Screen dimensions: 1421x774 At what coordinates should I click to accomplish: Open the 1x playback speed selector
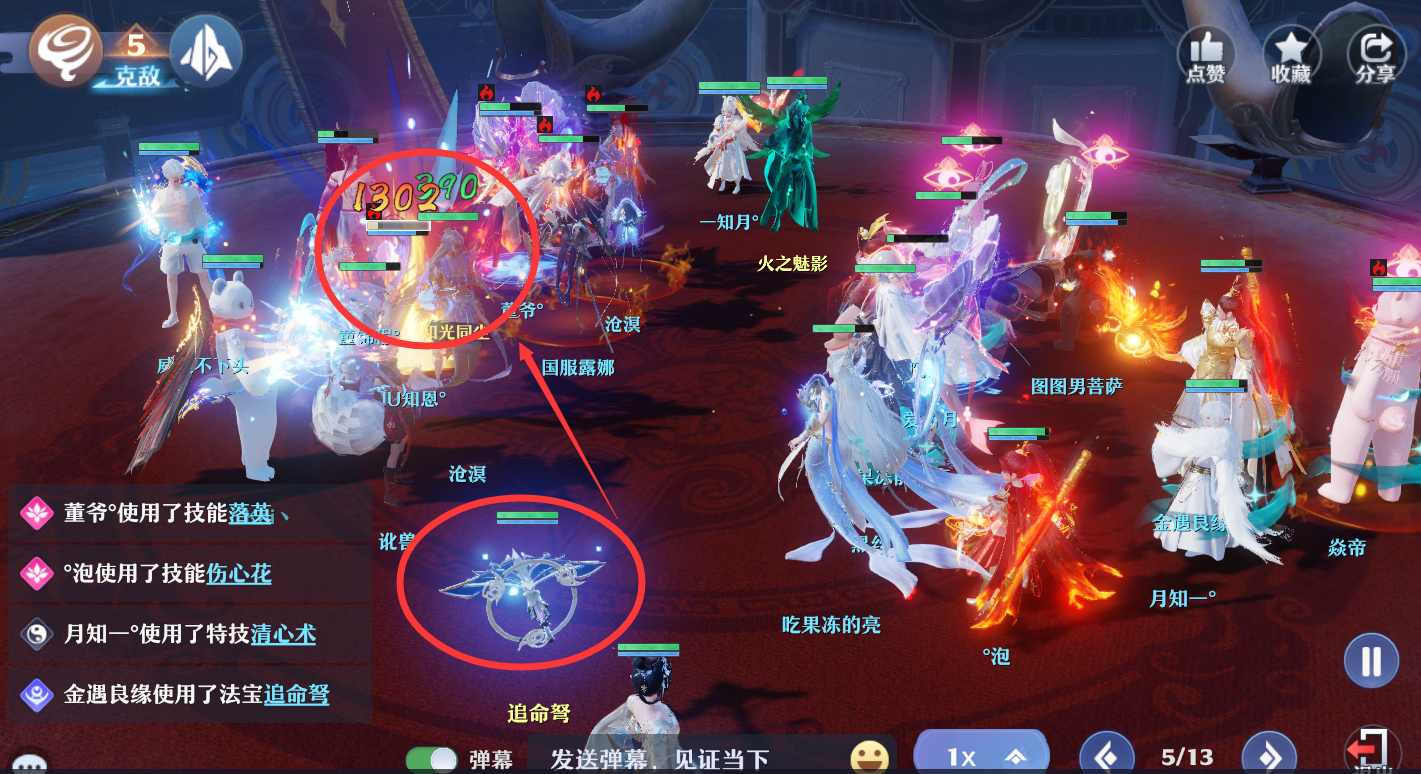[x=980, y=756]
